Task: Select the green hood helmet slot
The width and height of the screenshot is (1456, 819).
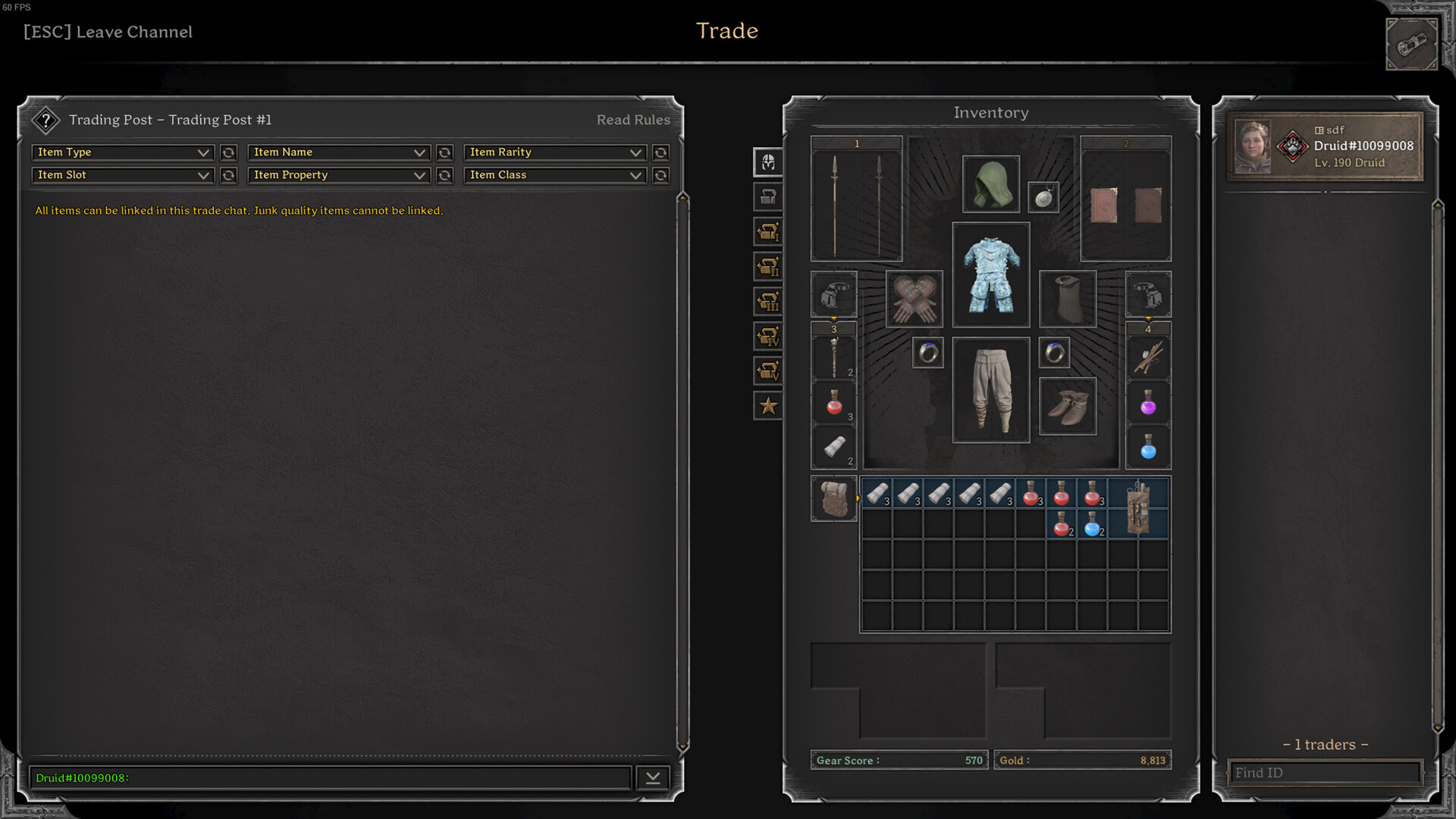Action: point(990,184)
